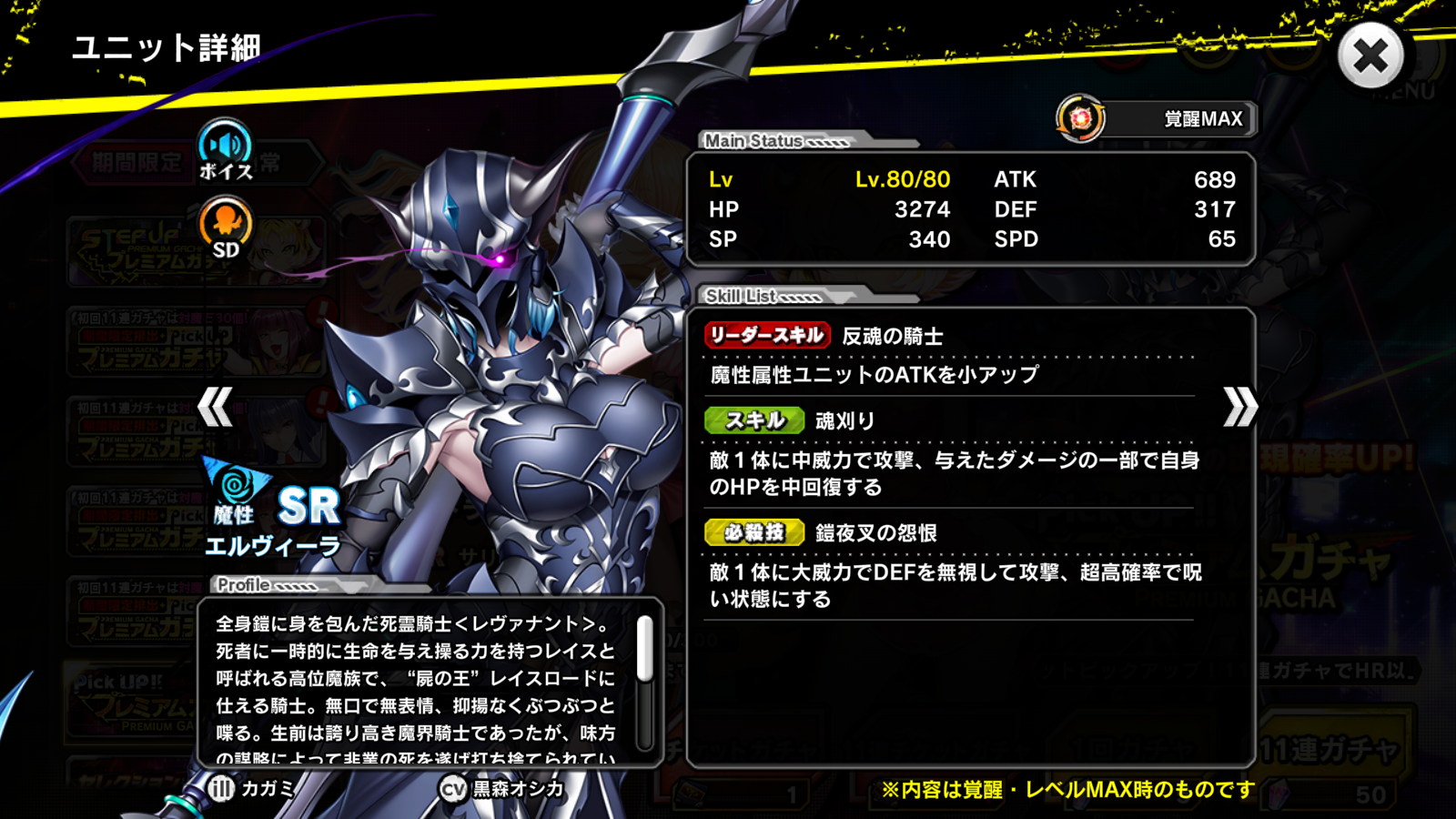1456x819 pixels.
Task: Open next unit with the right double-arrow
Action: click(x=1239, y=409)
